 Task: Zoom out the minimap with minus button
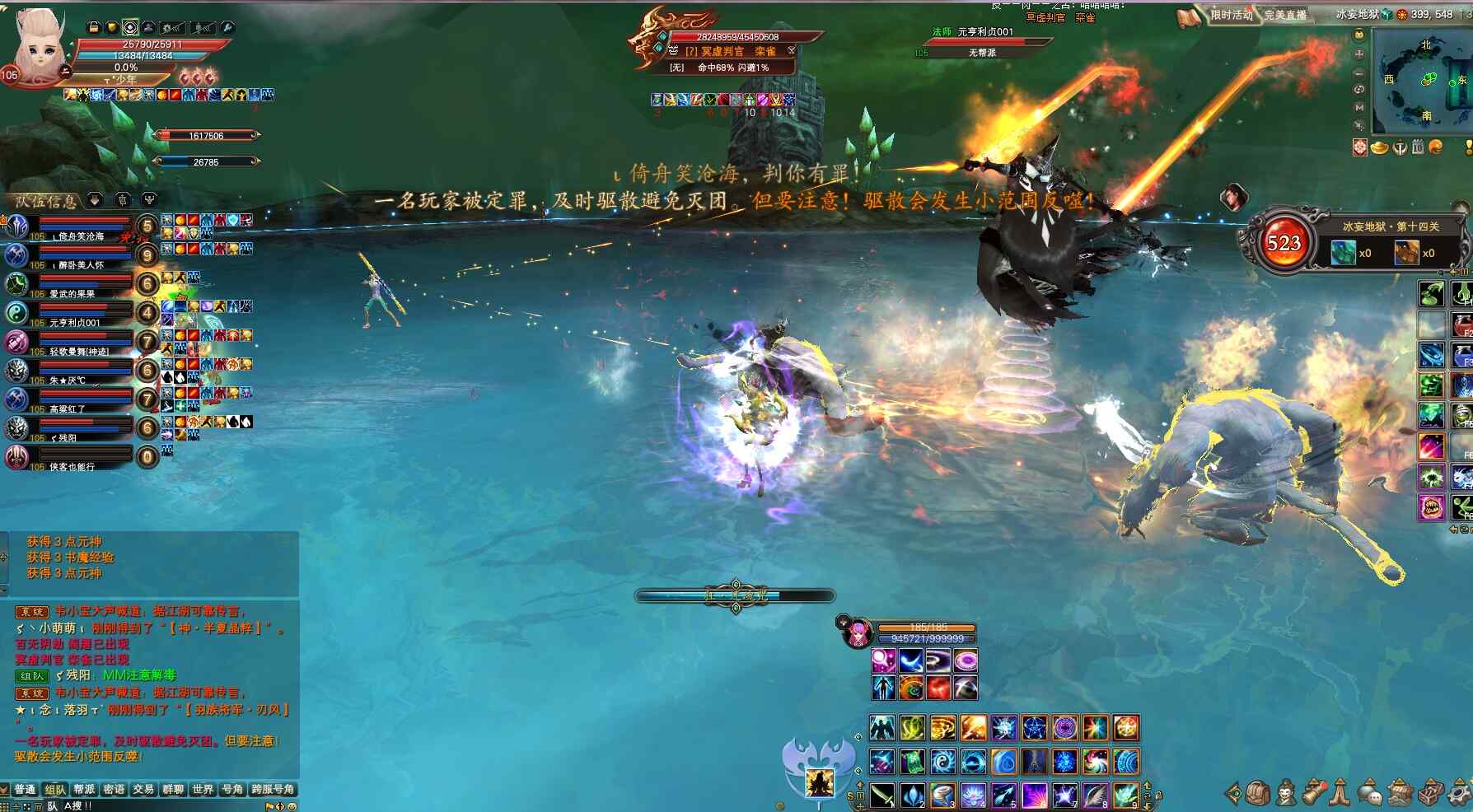point(1359,72)
